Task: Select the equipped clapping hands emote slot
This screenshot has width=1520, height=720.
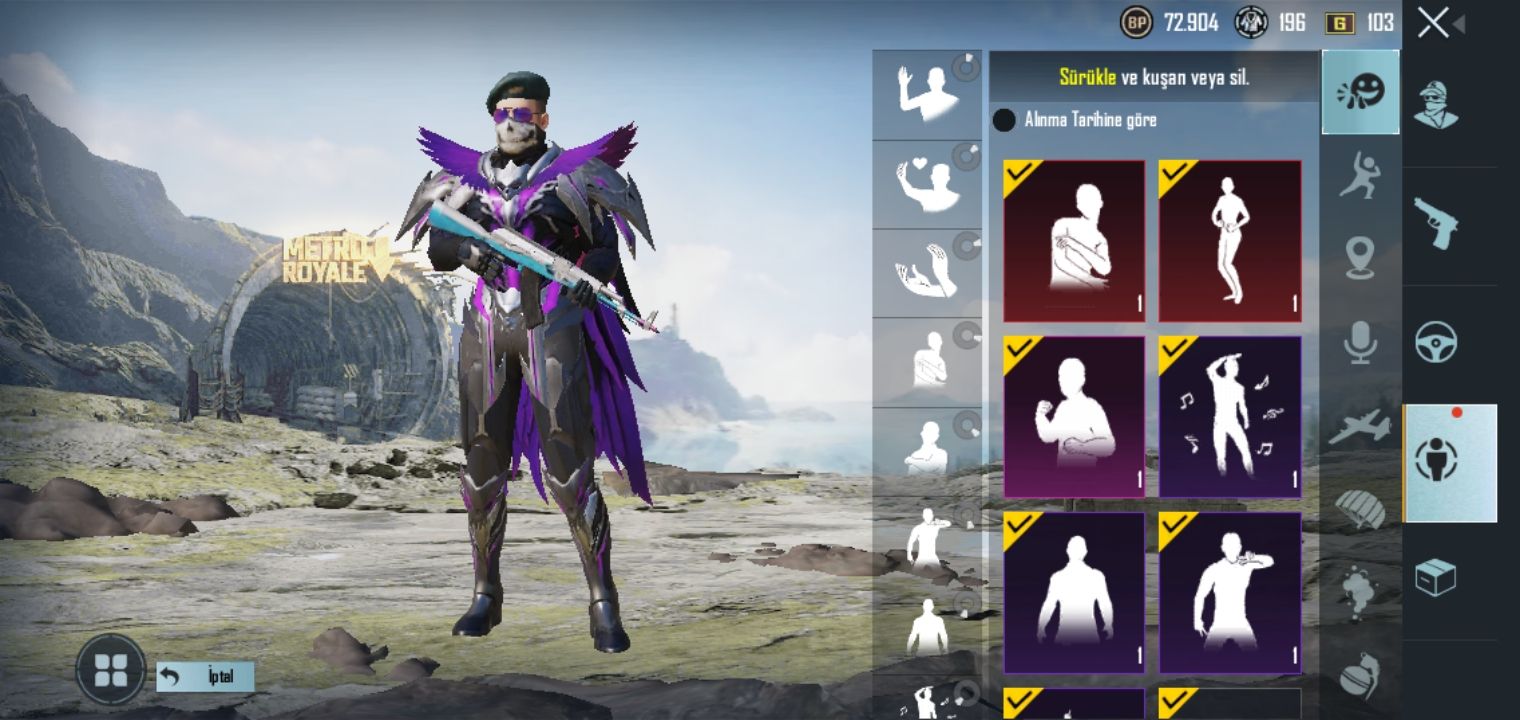Action: (x=927, y=273)
